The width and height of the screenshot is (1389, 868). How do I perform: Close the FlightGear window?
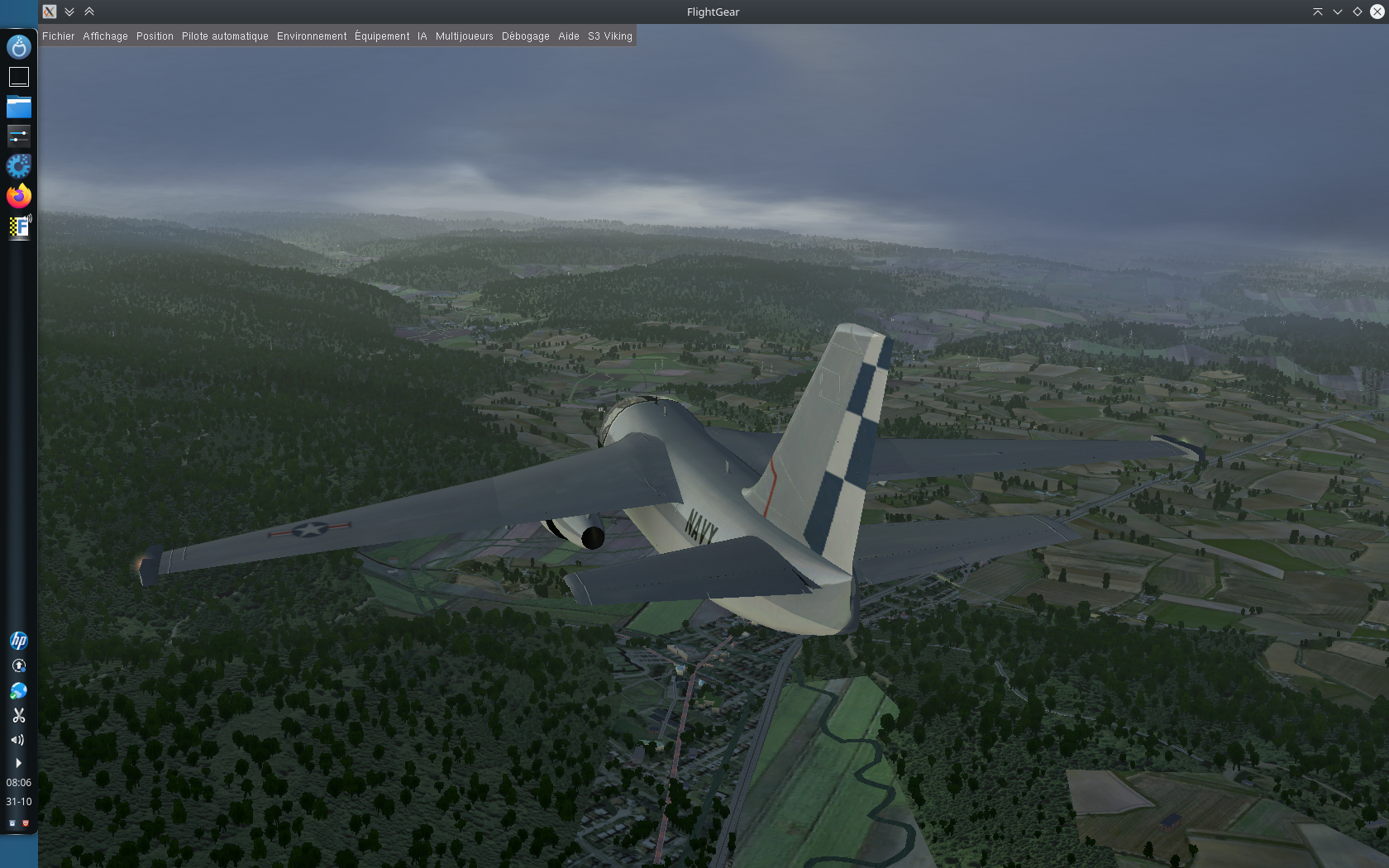point(1377,12)
